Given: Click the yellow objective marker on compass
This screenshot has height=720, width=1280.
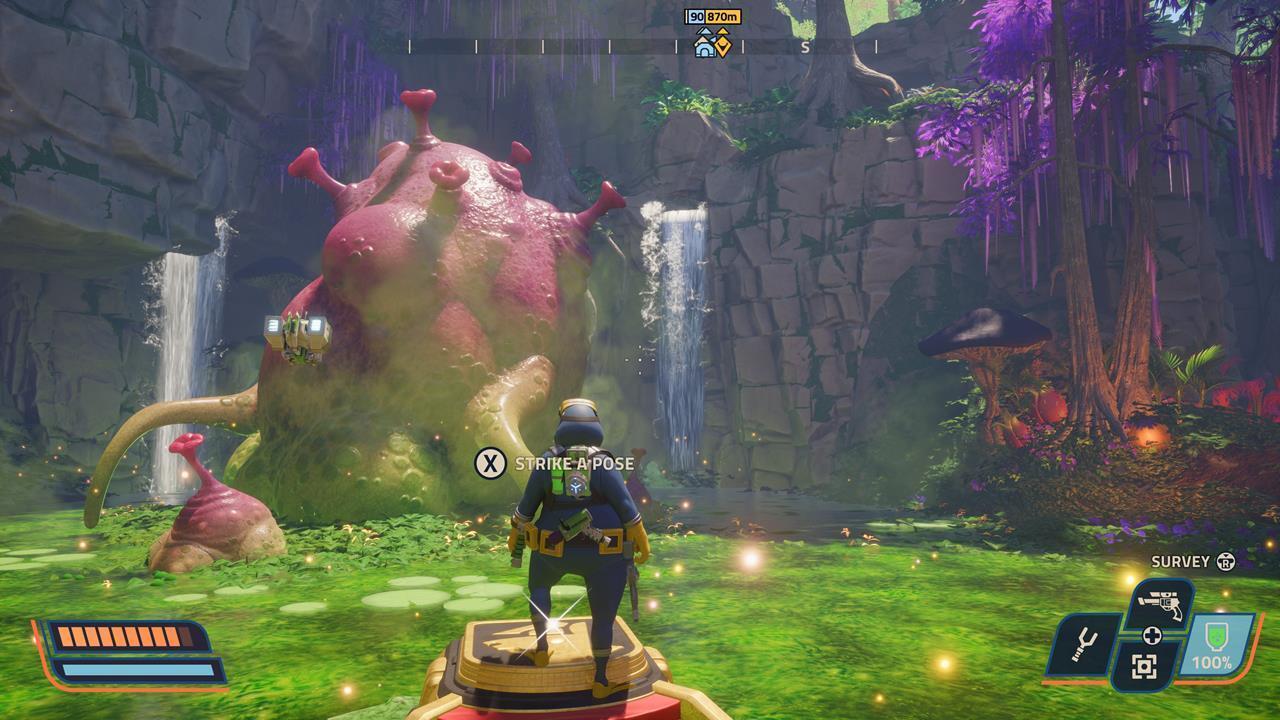Looking at the screenshot, I should (x=722, y=45).
